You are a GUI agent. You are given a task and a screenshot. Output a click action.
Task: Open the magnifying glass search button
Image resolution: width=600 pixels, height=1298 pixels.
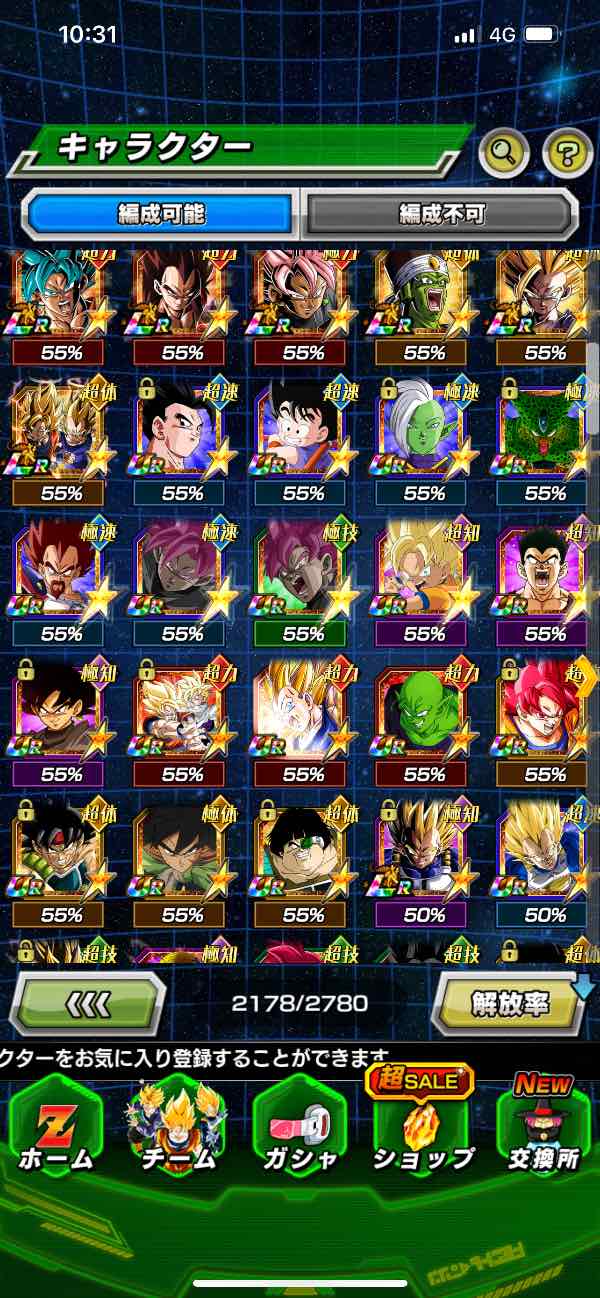[504, 153]
